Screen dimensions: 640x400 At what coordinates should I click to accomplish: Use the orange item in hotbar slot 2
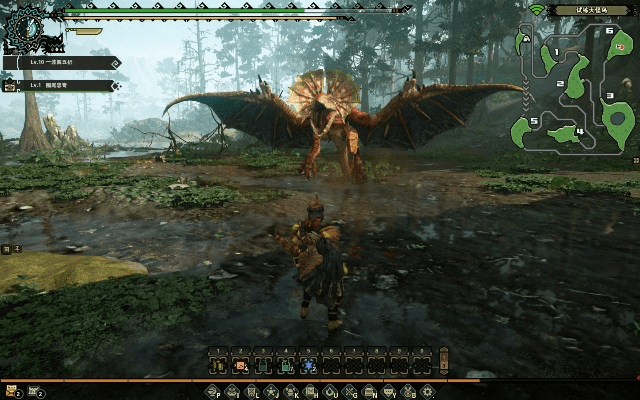click(x=240, y=364)
